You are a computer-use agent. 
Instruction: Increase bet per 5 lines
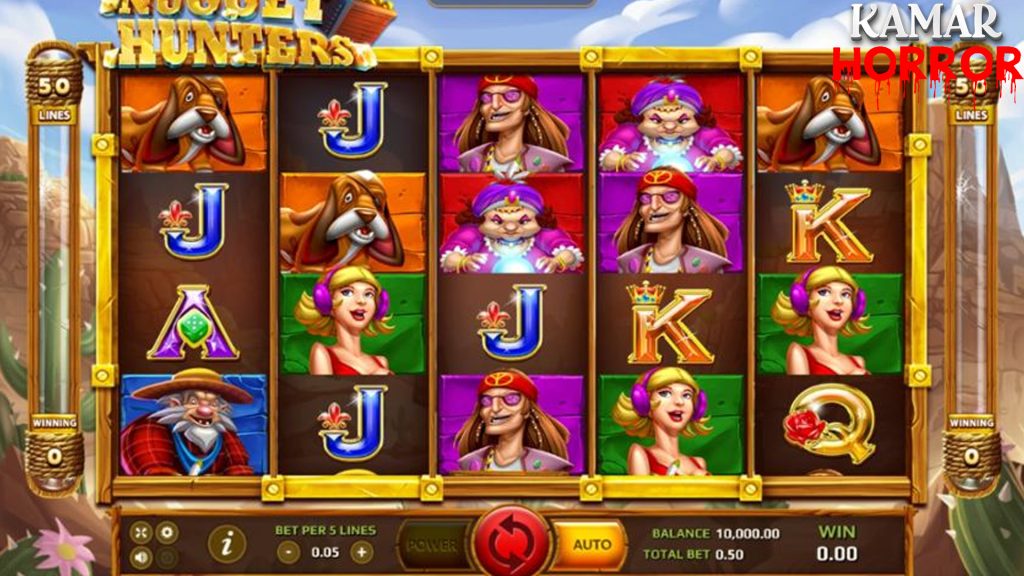362,551
